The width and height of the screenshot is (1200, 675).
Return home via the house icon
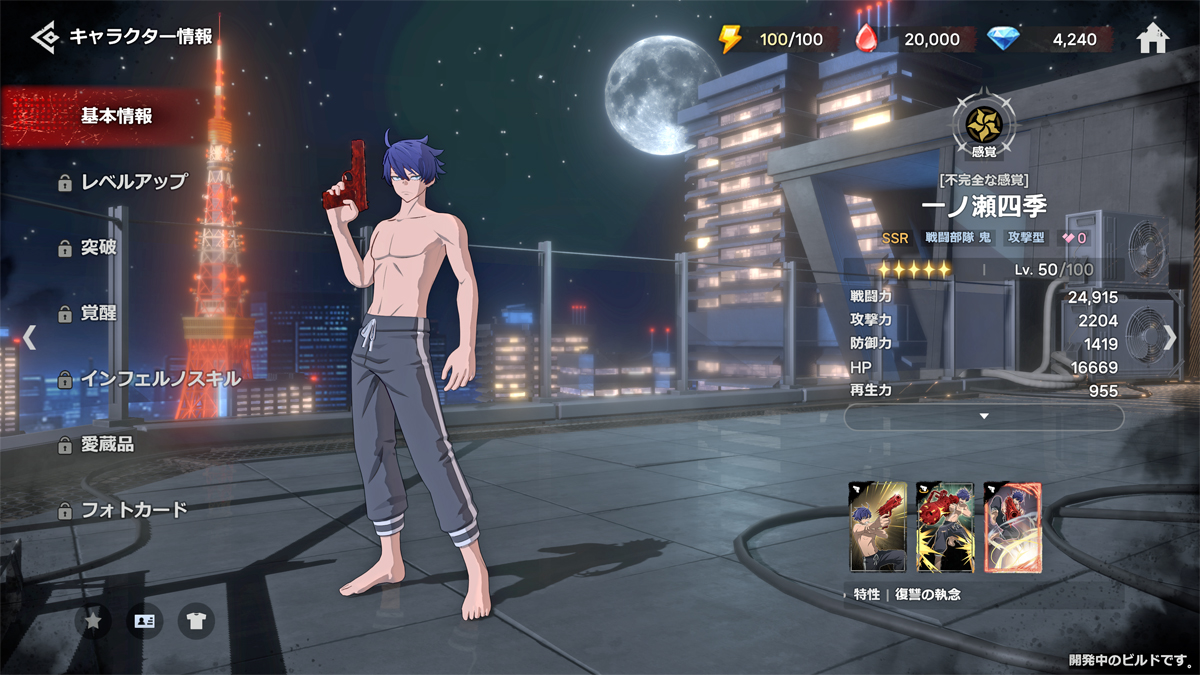click(1153, 39)
